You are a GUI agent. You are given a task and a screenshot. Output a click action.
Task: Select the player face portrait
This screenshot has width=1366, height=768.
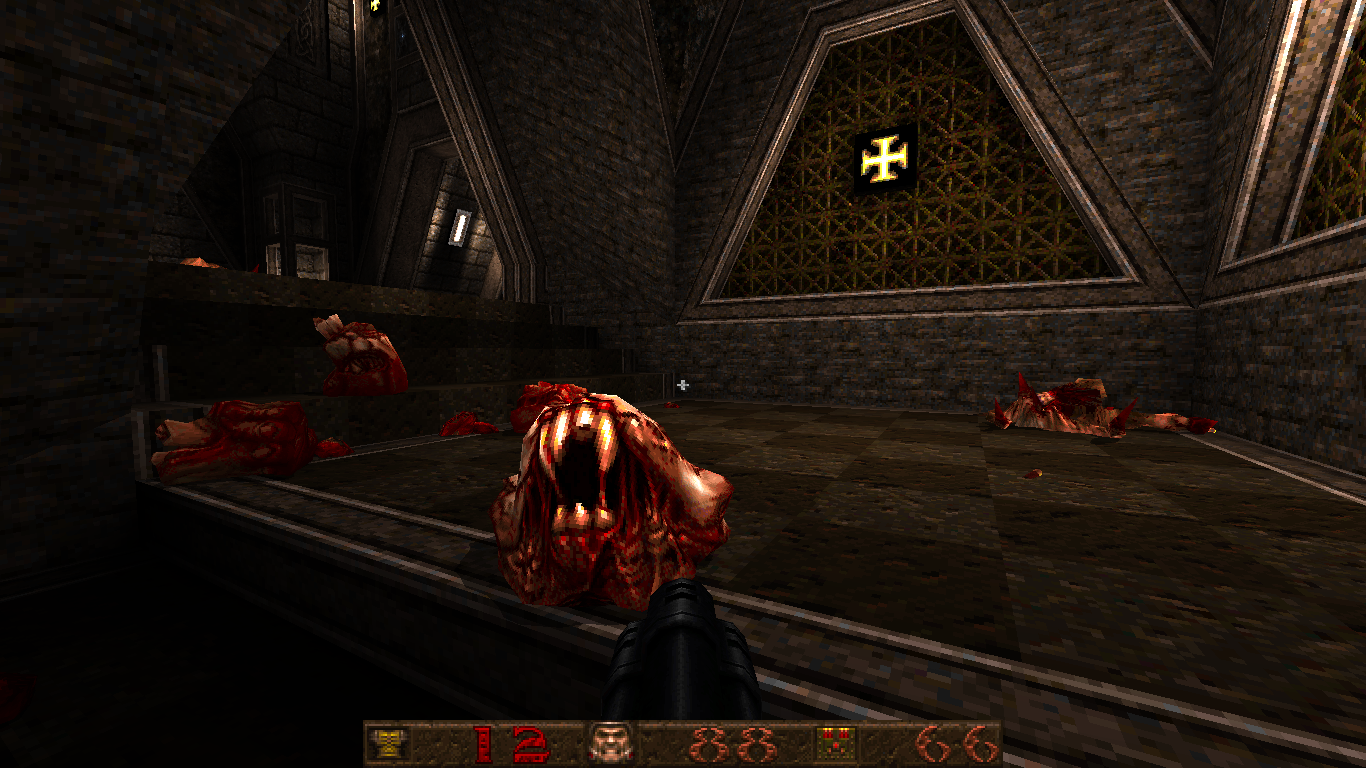[x=609, y=743]
